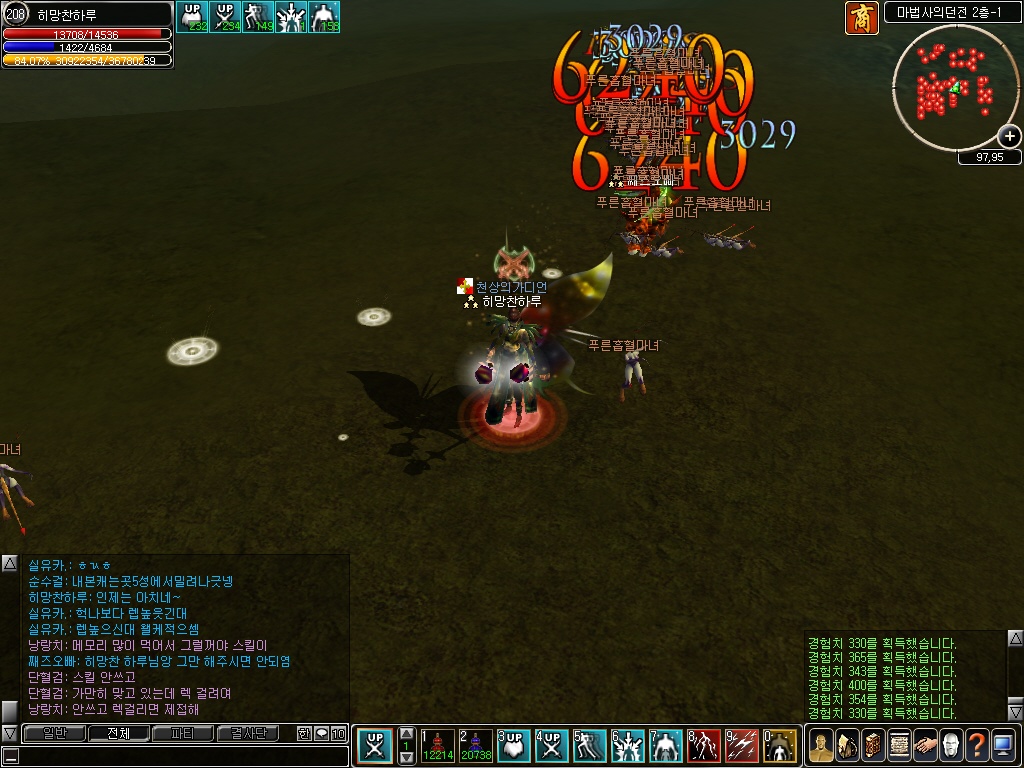Open the golden character figure menu icon

pos(820,745)
